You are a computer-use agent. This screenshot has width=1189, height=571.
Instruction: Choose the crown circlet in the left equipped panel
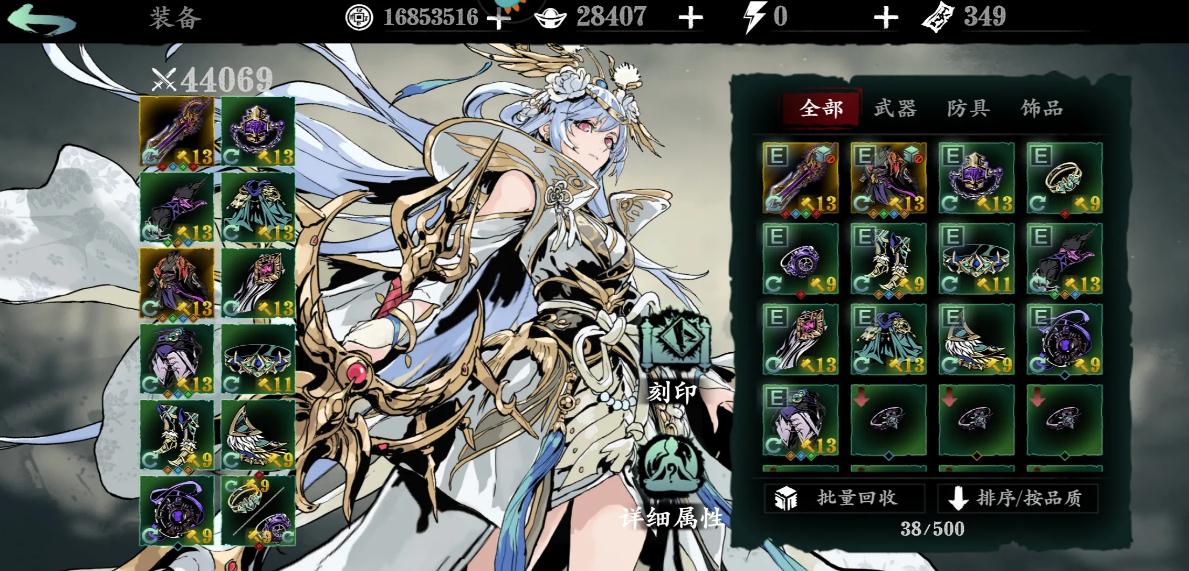[258, 359]
